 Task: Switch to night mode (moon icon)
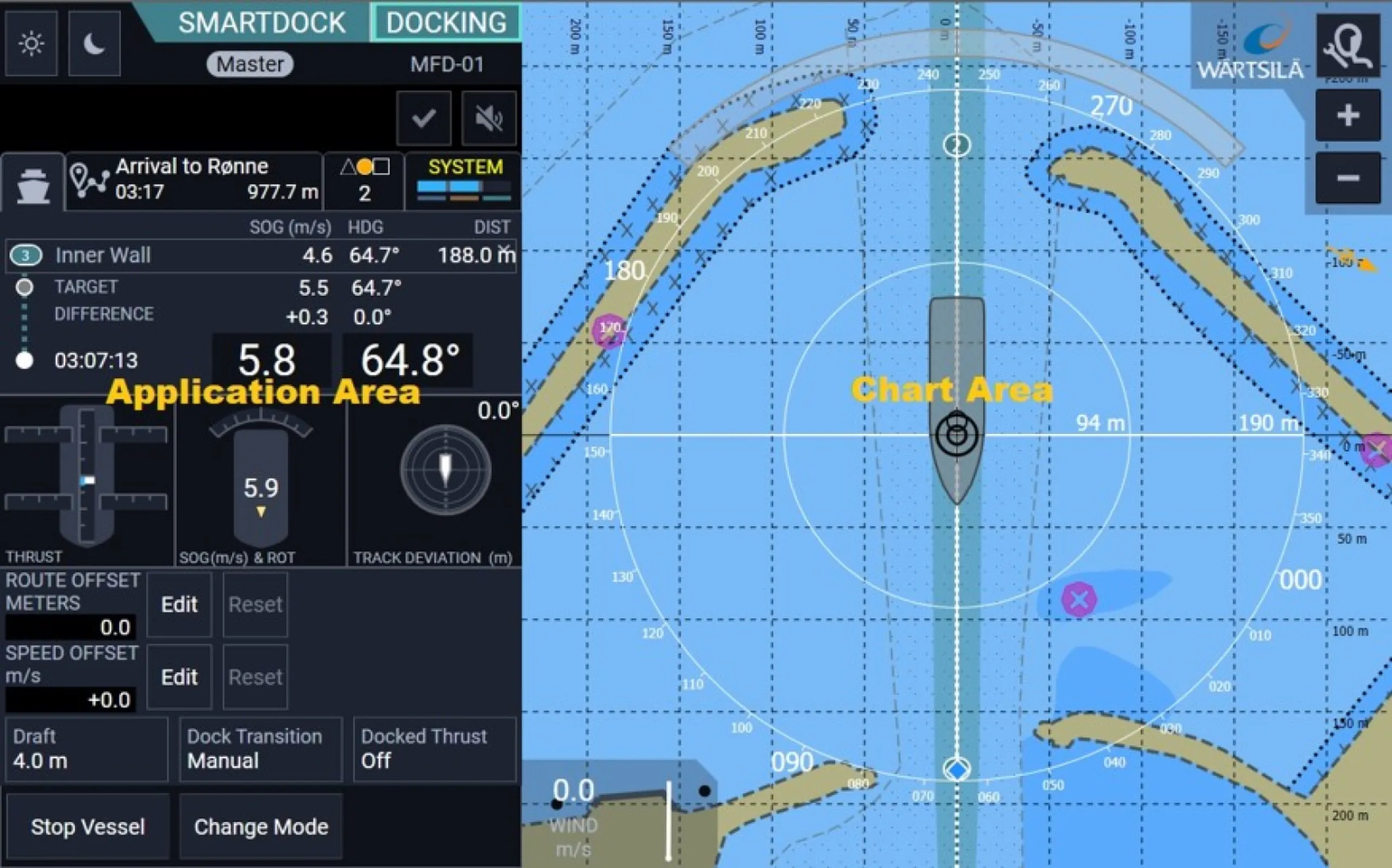point(94,43)
